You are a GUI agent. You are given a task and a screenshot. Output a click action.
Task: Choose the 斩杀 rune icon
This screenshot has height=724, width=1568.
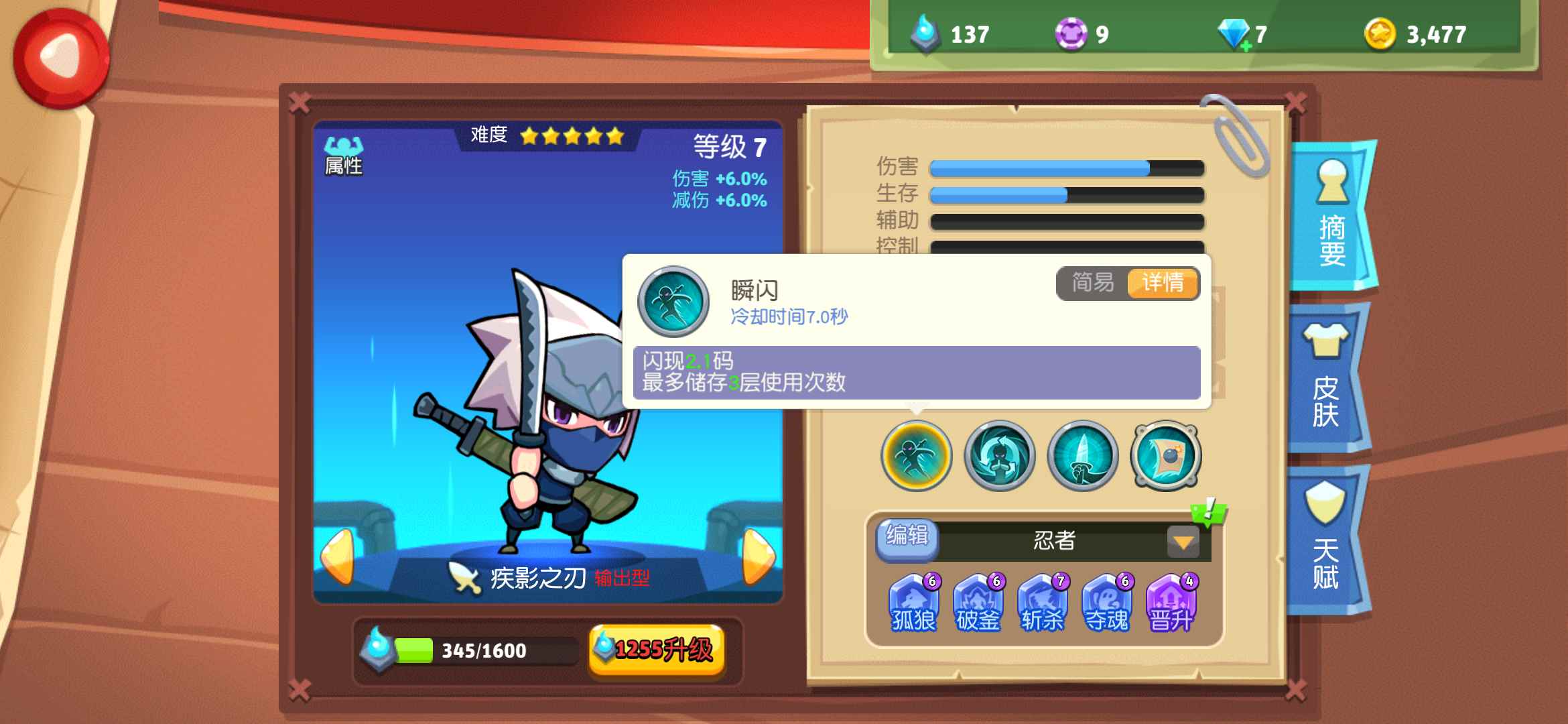(1043, 603)
